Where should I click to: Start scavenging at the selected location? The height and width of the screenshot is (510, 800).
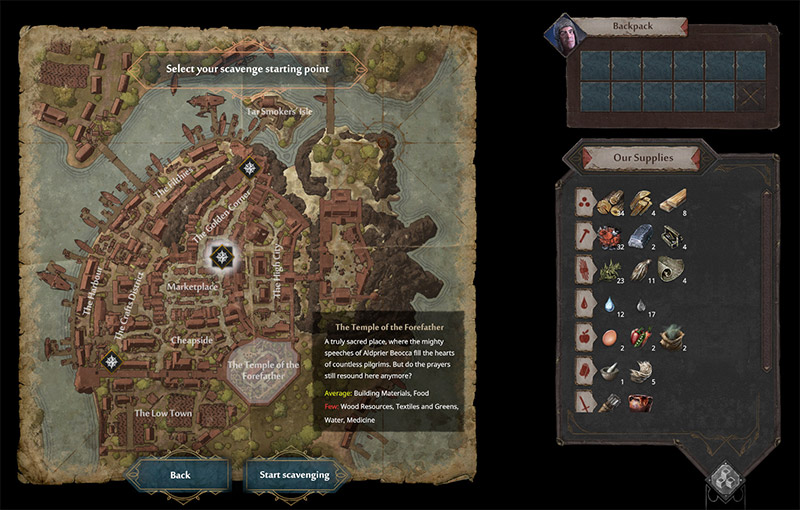click(294, 475)
